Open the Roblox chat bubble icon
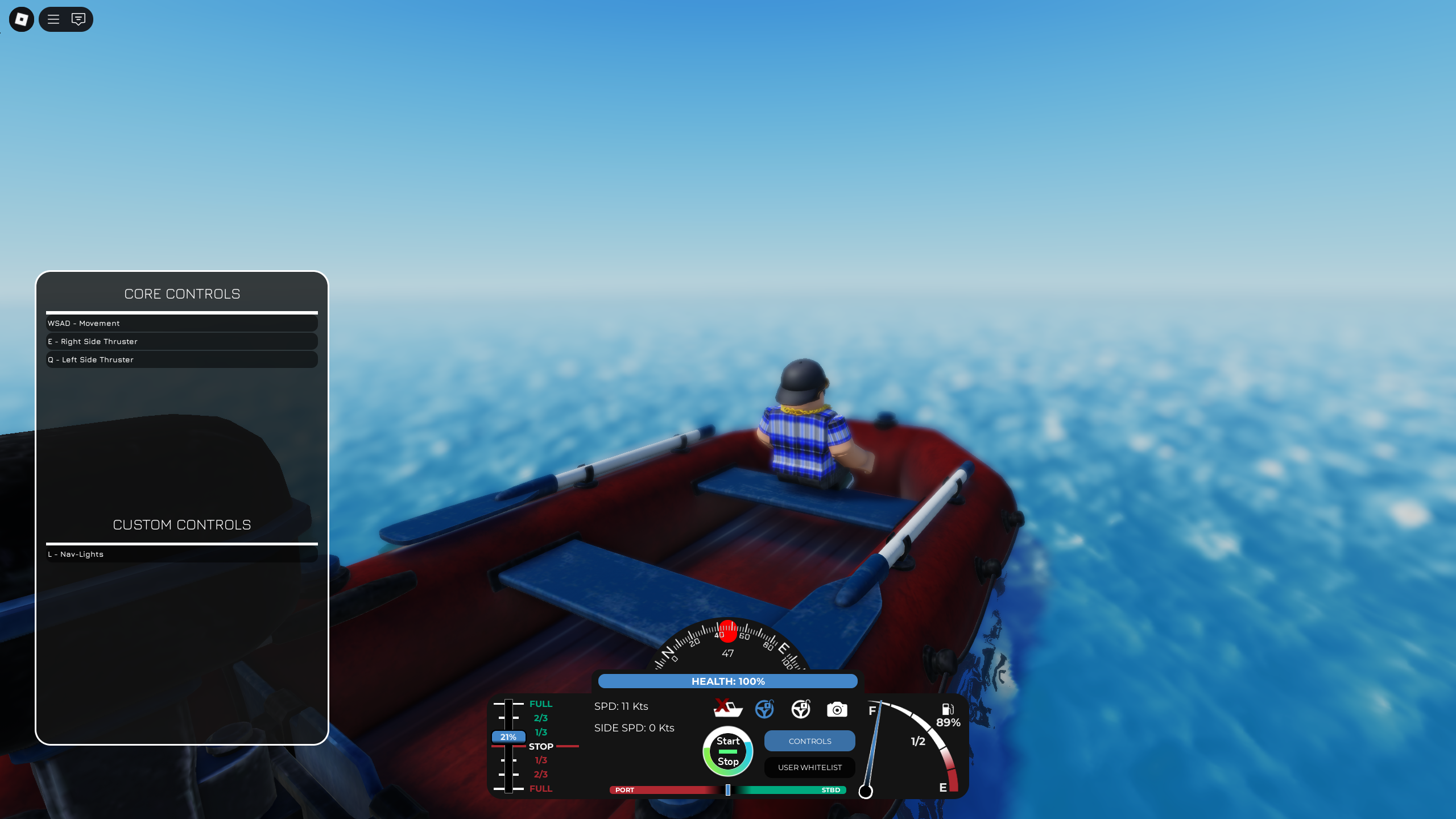 coord(78,19)
